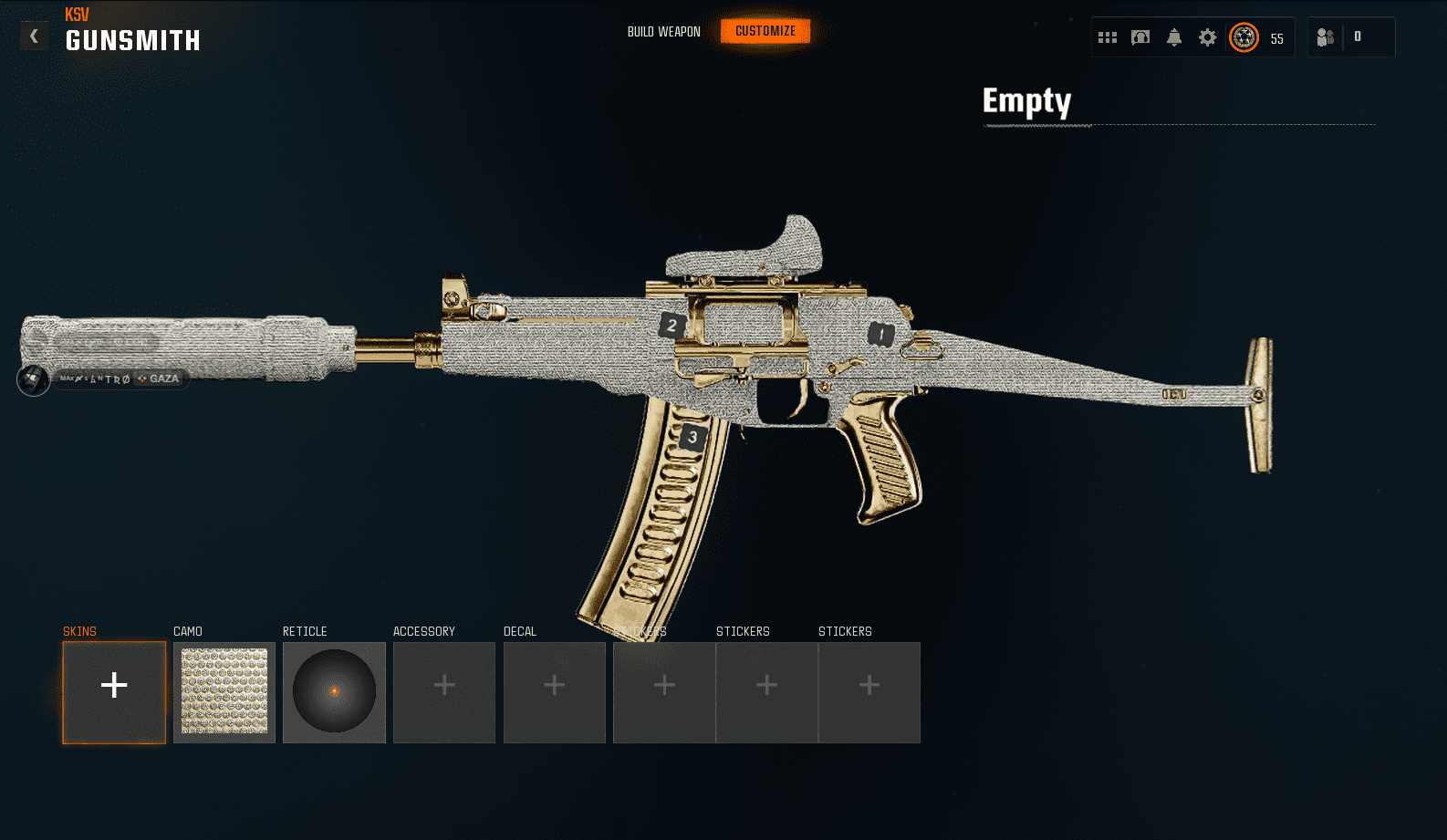Open the player rank emblem profile
The width and height of the screenshot is (1447, 840).
pos(1244,37)
